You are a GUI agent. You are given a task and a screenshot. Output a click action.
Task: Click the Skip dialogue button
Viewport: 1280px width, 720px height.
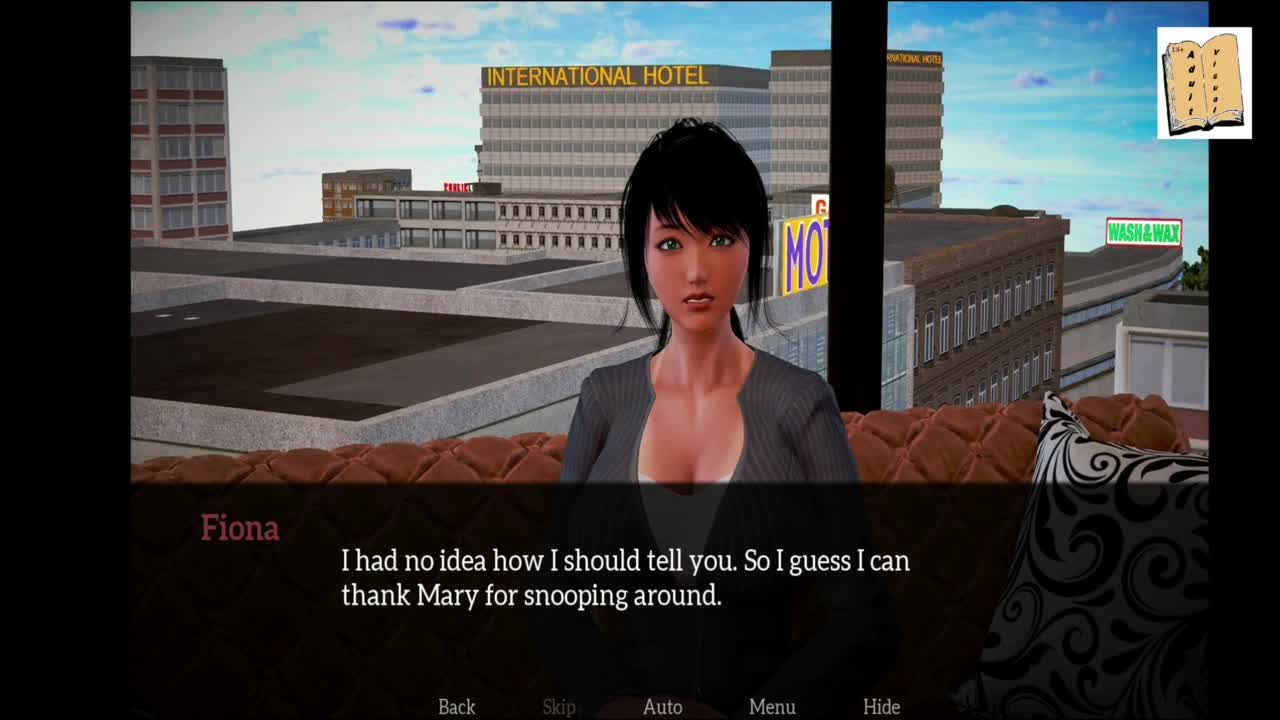[x=559, y=707]
